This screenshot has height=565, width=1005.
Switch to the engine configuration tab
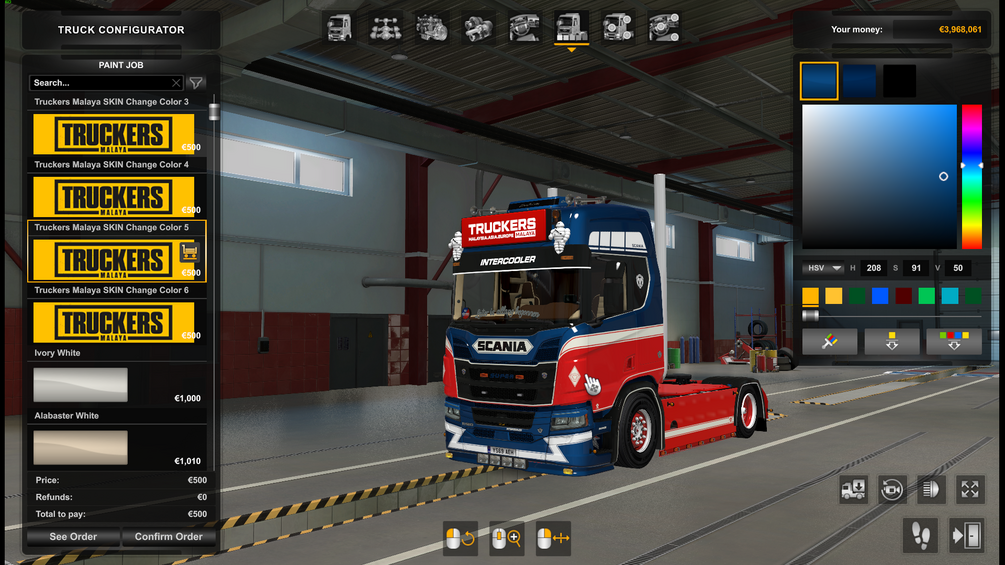(432, 27)
